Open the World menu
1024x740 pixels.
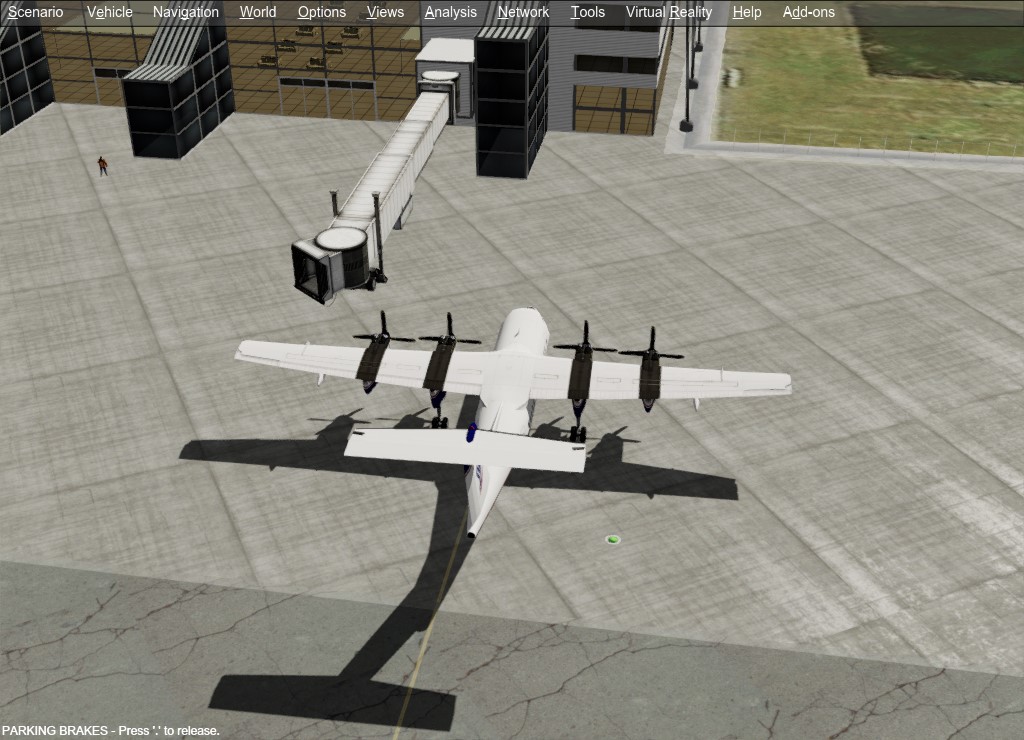258,12
